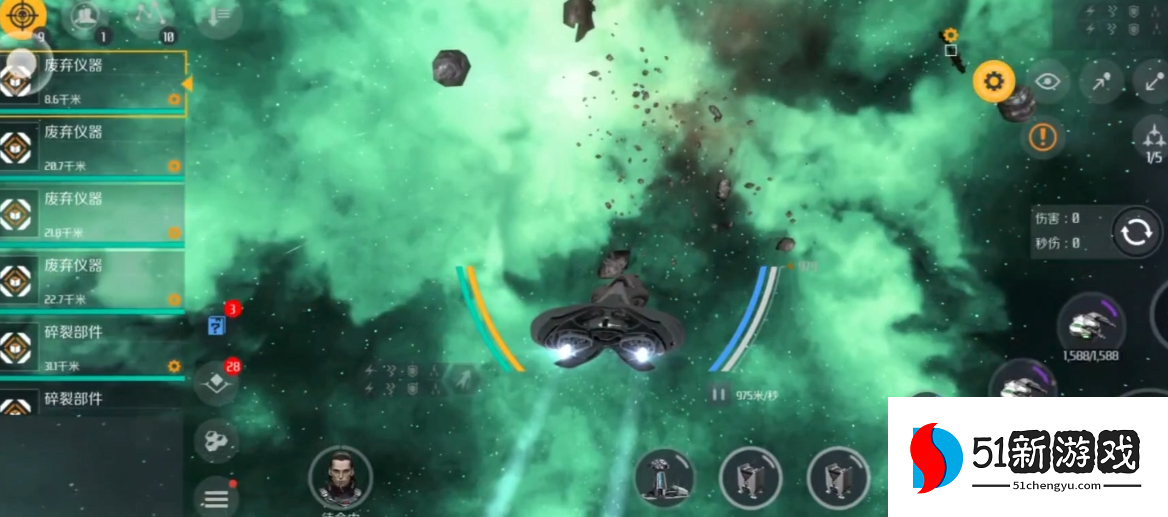Stop the ship with the pause button
Screen dimensions: 1168x517
[x=717, y=394]
